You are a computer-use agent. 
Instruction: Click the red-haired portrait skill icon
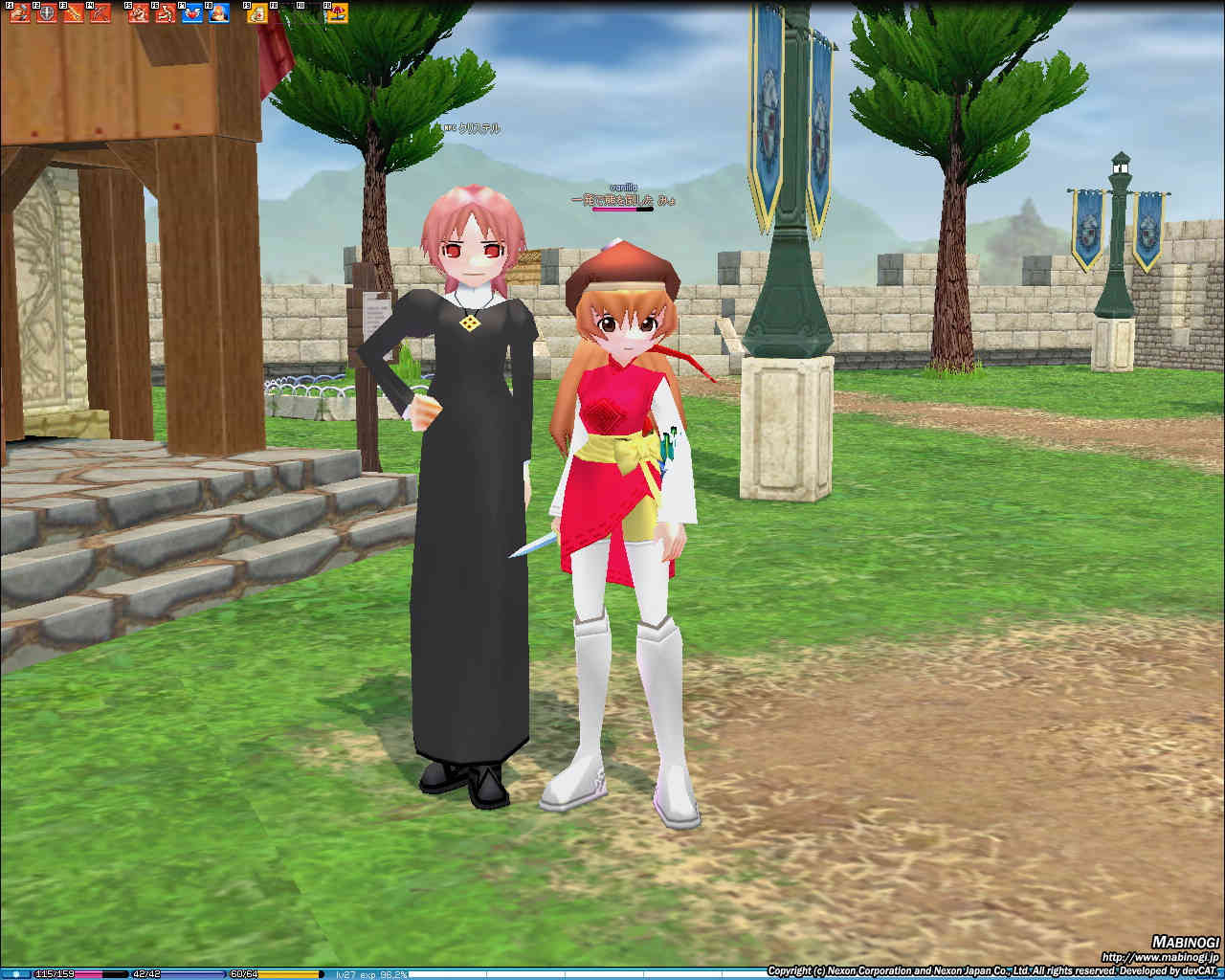point(219,13)
